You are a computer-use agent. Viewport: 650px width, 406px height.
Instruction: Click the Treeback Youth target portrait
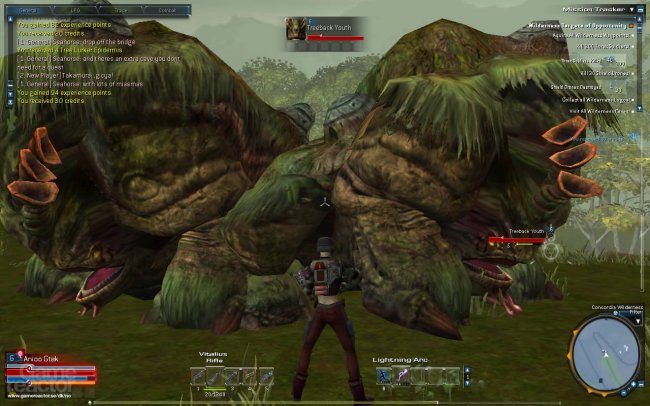point(296,30)
